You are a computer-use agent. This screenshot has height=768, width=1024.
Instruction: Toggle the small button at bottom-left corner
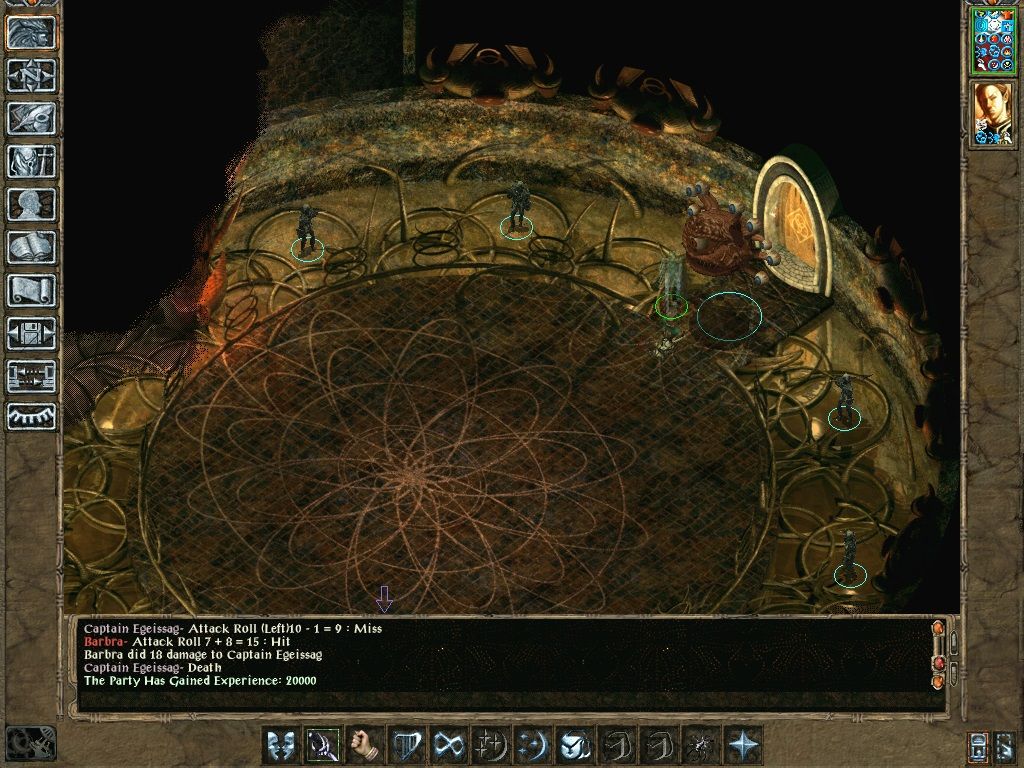coord(31,743)
